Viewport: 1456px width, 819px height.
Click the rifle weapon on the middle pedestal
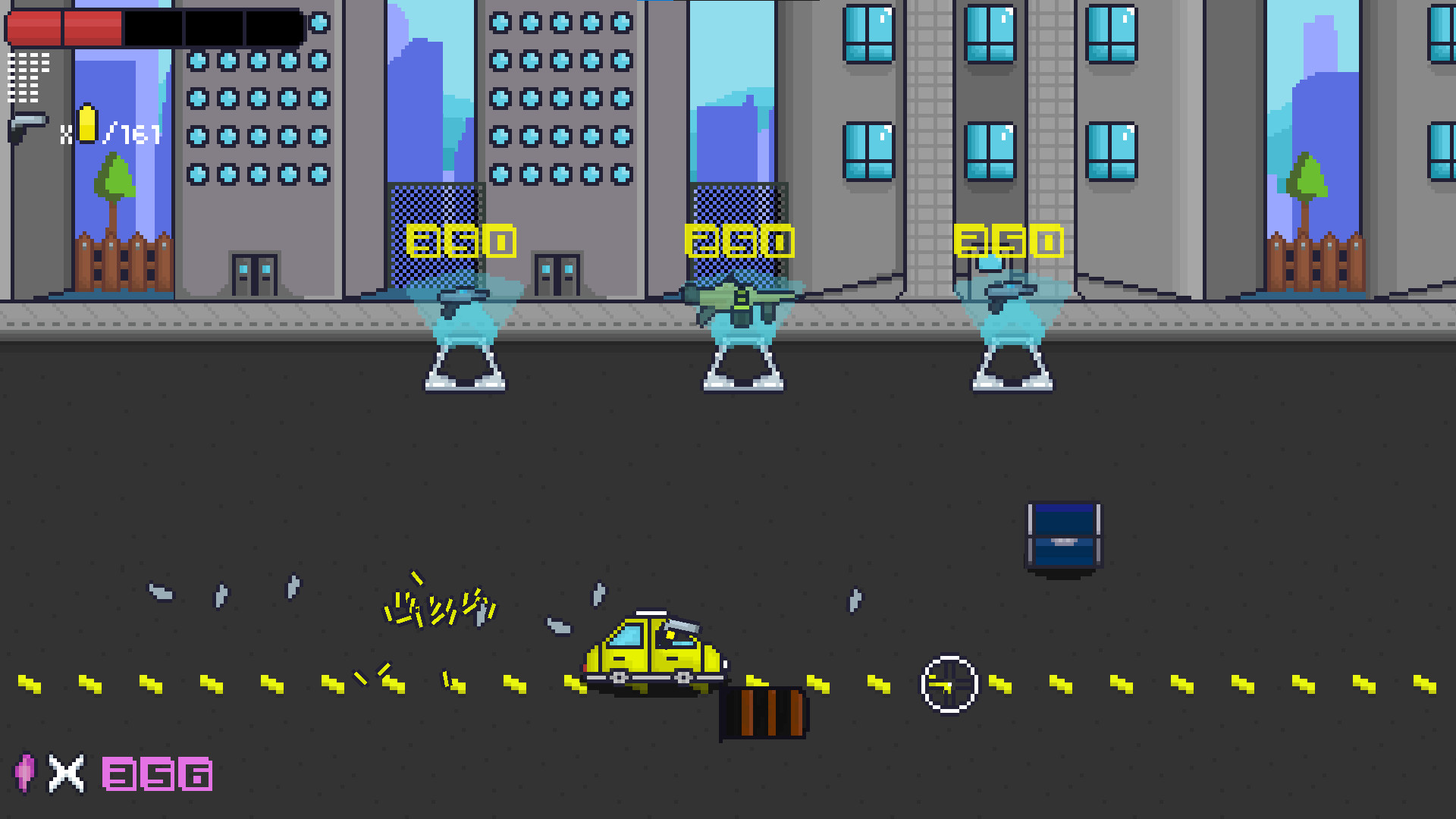pos(739,296)
